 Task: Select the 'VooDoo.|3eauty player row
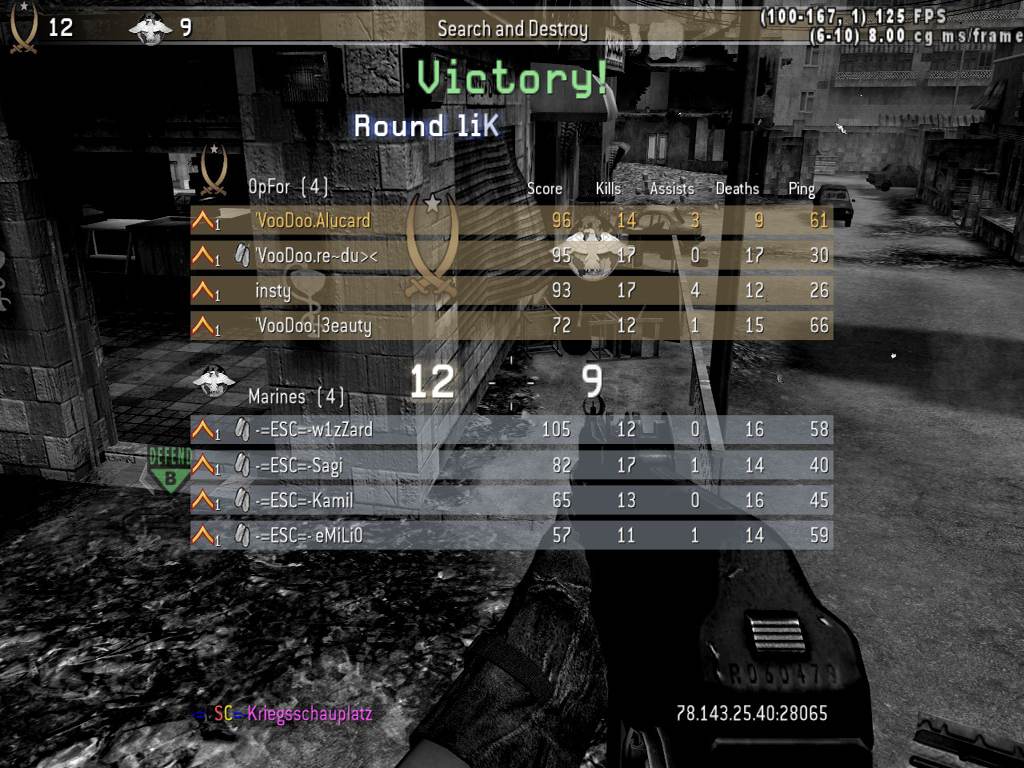[x=510, y=326]
